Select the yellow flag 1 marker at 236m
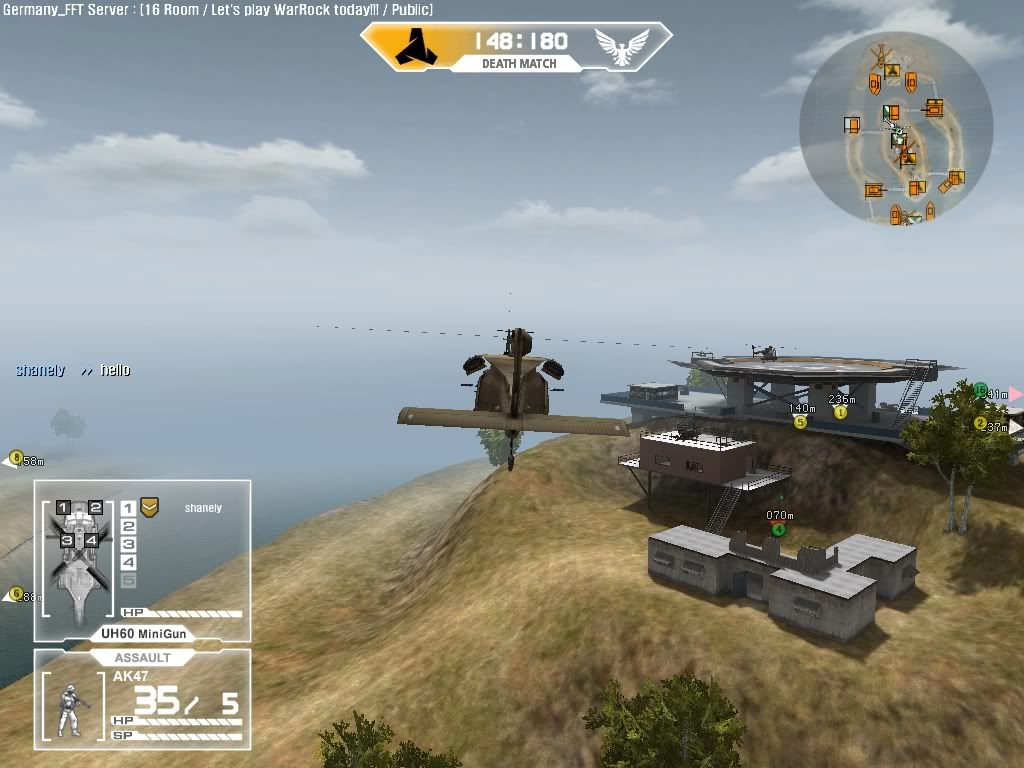Viewport: 1024px width, 768px height. 840,412
